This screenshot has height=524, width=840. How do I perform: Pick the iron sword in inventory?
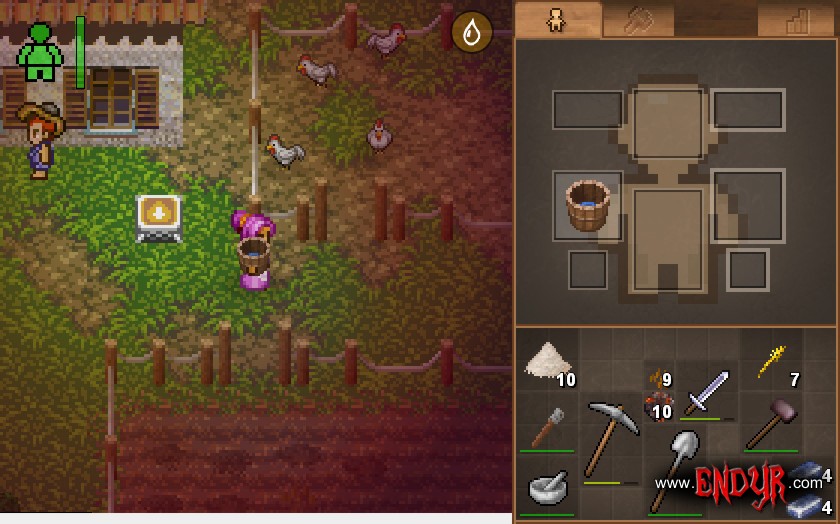(x=706, y=392)
